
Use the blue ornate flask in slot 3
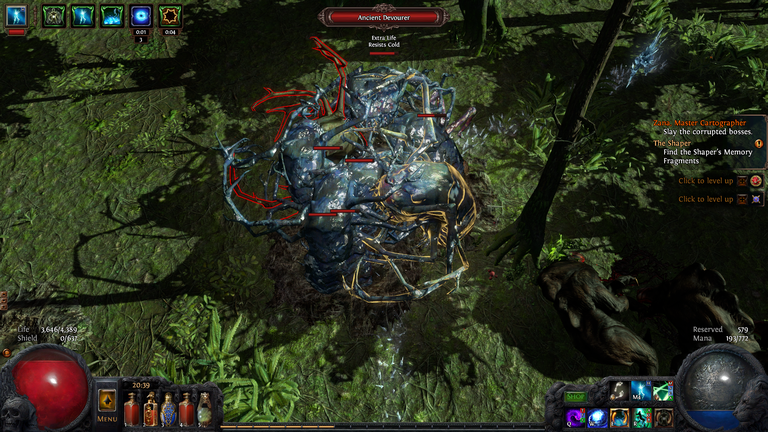point(169,409)
